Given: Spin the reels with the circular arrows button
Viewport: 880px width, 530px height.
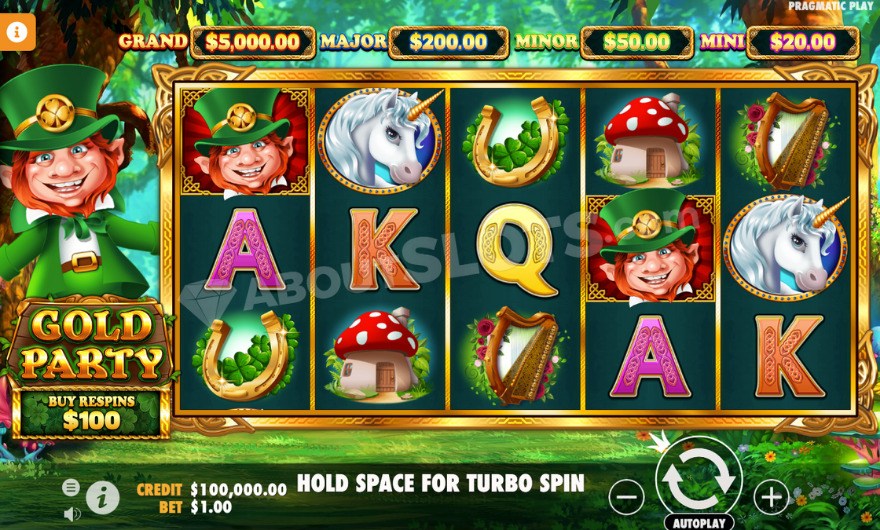Looking at the screenshot, I should [x=698, y=479].
